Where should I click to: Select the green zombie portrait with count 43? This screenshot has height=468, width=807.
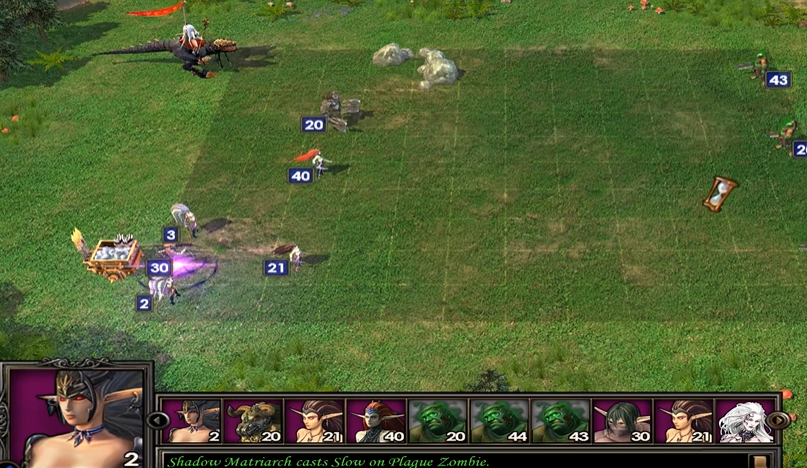coord(561,421)
